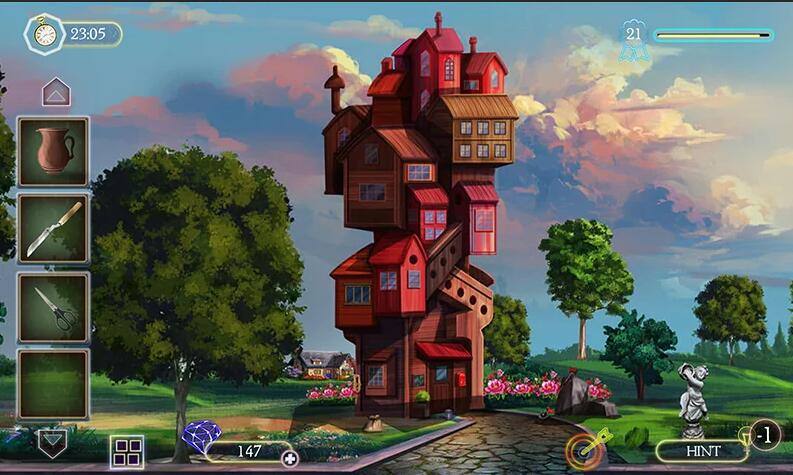Select the scissors inventory slot
The height and width of the screenshot is (475, 793).
click(x=53, y=307)
